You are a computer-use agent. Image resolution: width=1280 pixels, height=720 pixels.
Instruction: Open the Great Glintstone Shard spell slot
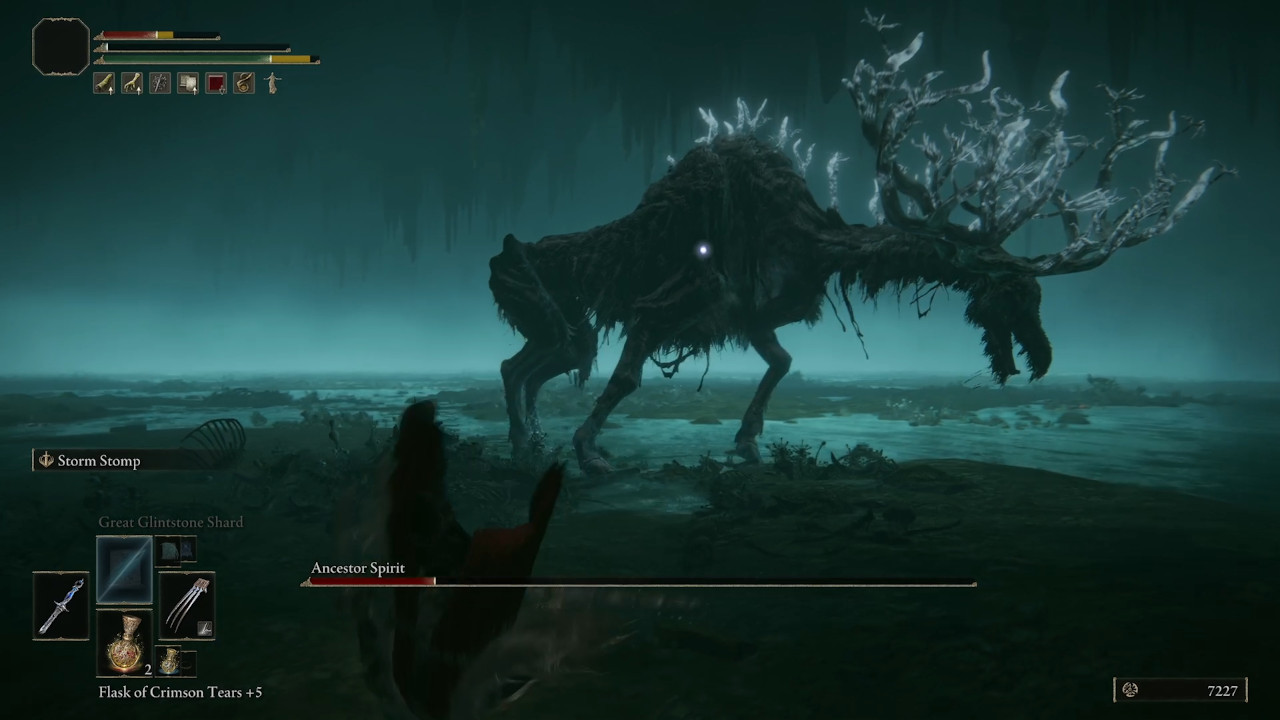click(124, 570)
